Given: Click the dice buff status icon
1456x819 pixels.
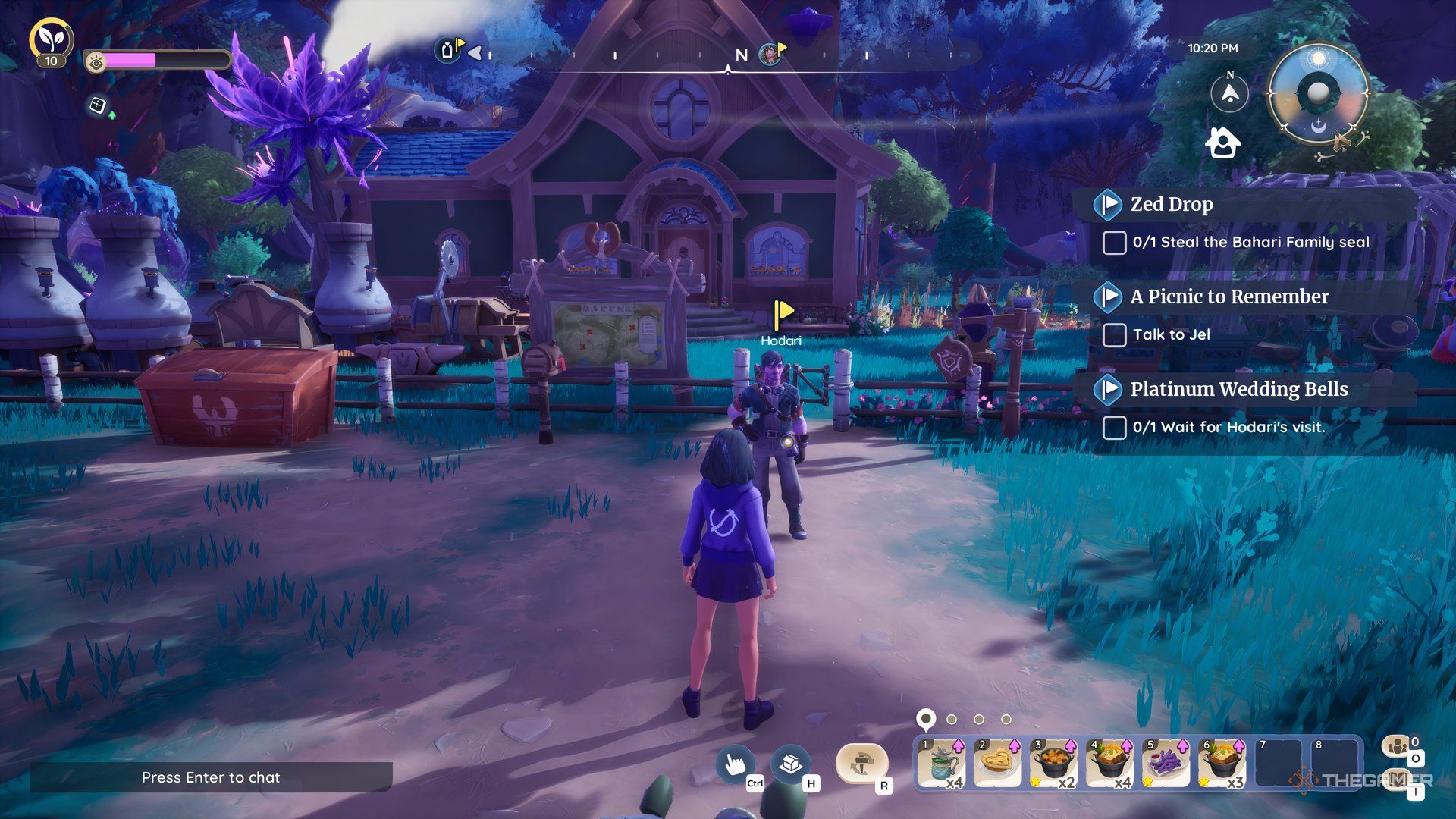Looking at the screenshot, I should pos(98,105).
